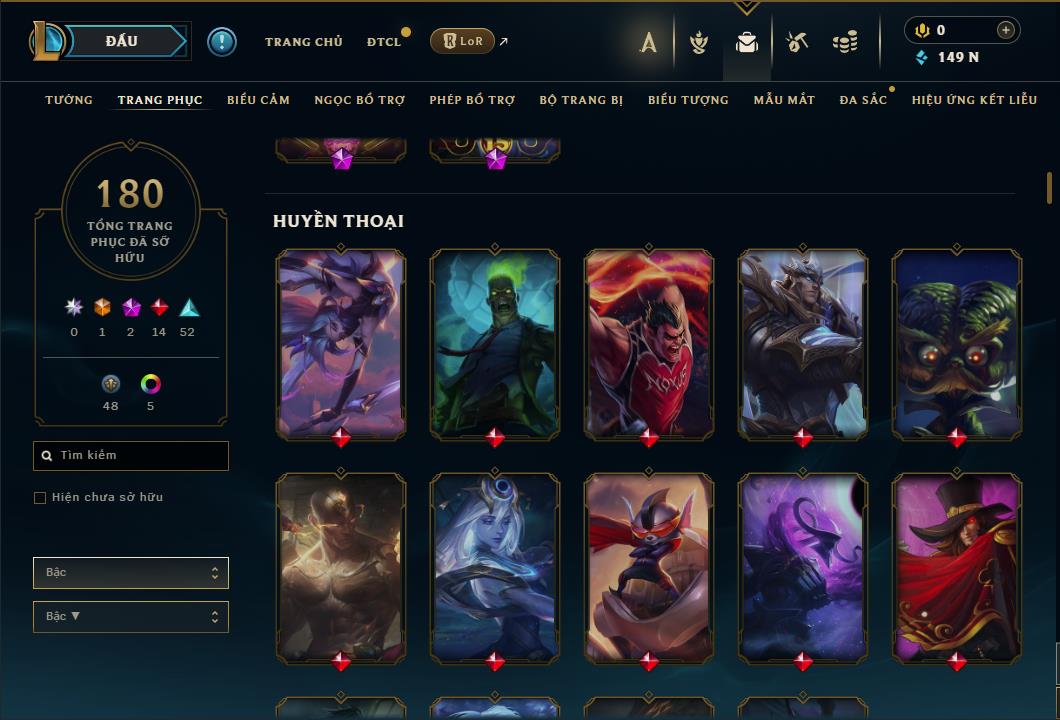View the BIỂU TƯỢNG tab
The image size is (1060, 720).
[688, 100]
